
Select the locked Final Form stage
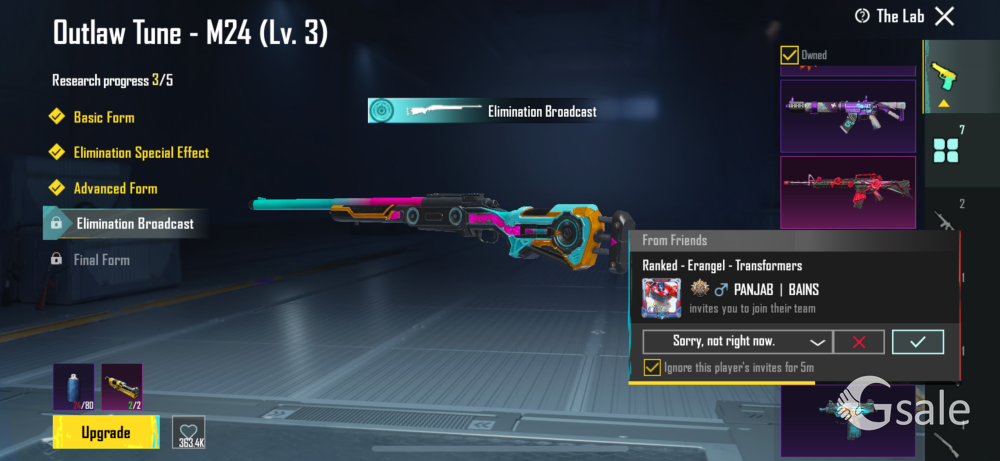point(101,260)
